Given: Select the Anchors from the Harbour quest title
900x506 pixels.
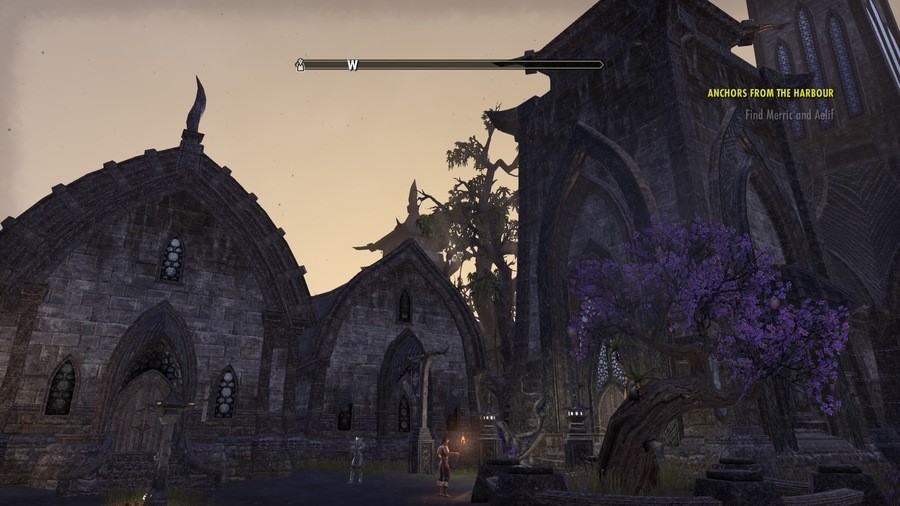Looking at the screenshot, I should (x=770, y=93).
